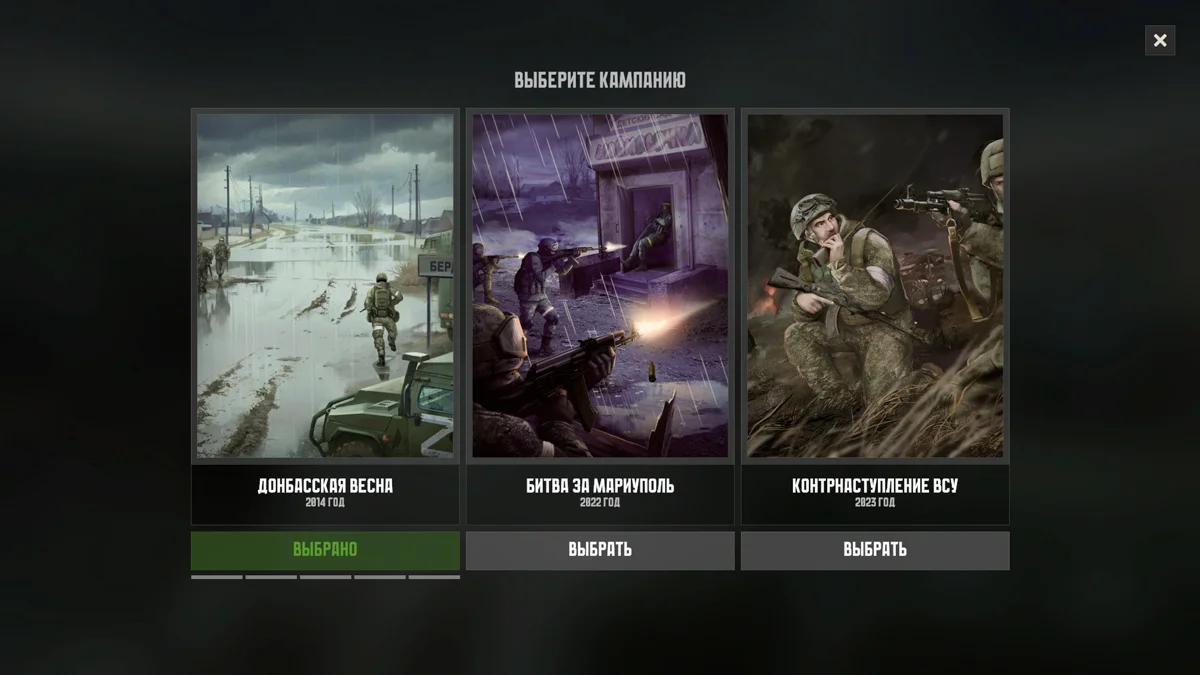Select the Битва за Мариуполь campaign card

point(600,315)
